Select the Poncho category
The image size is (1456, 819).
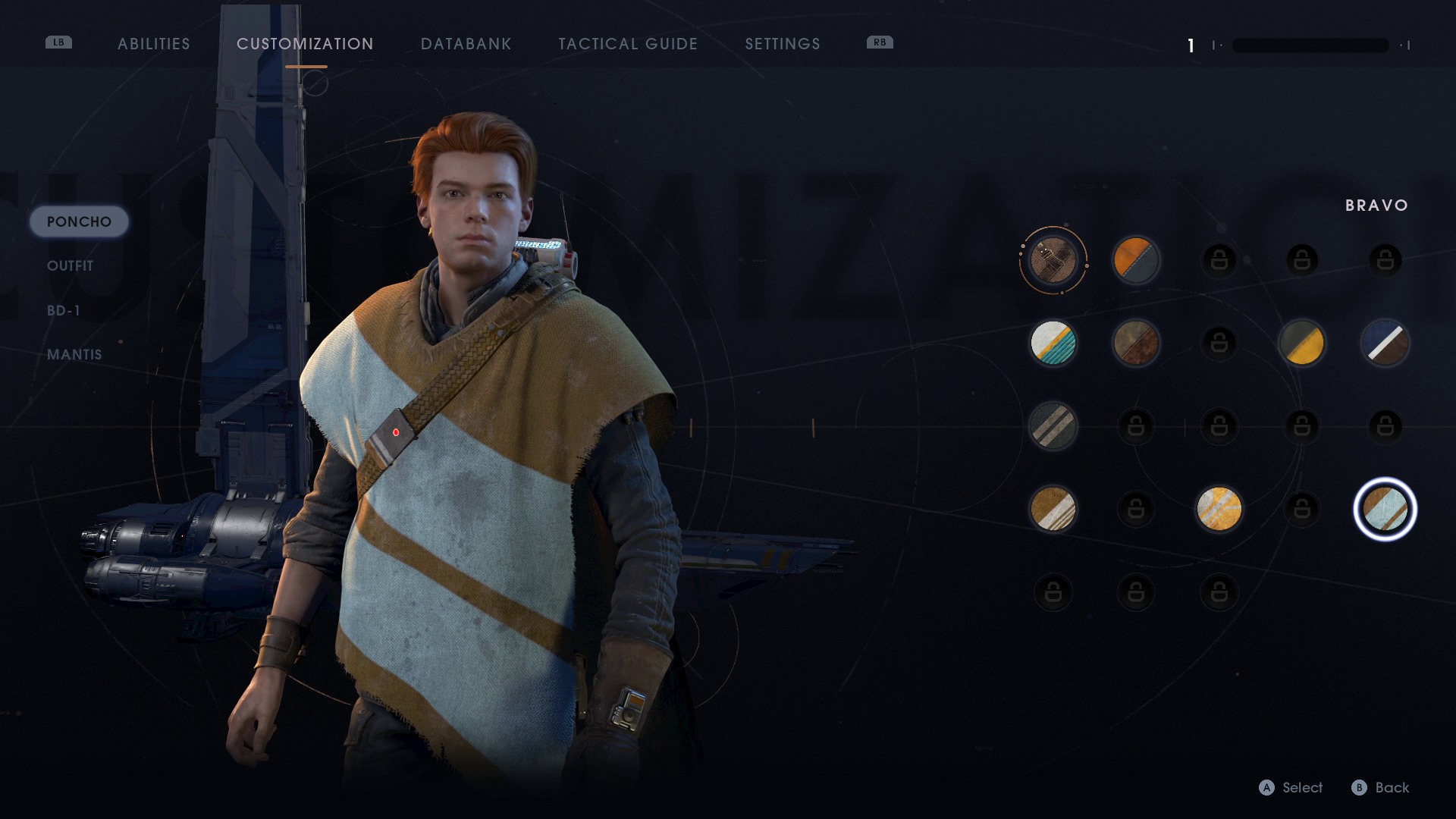[x=79, y=222]
